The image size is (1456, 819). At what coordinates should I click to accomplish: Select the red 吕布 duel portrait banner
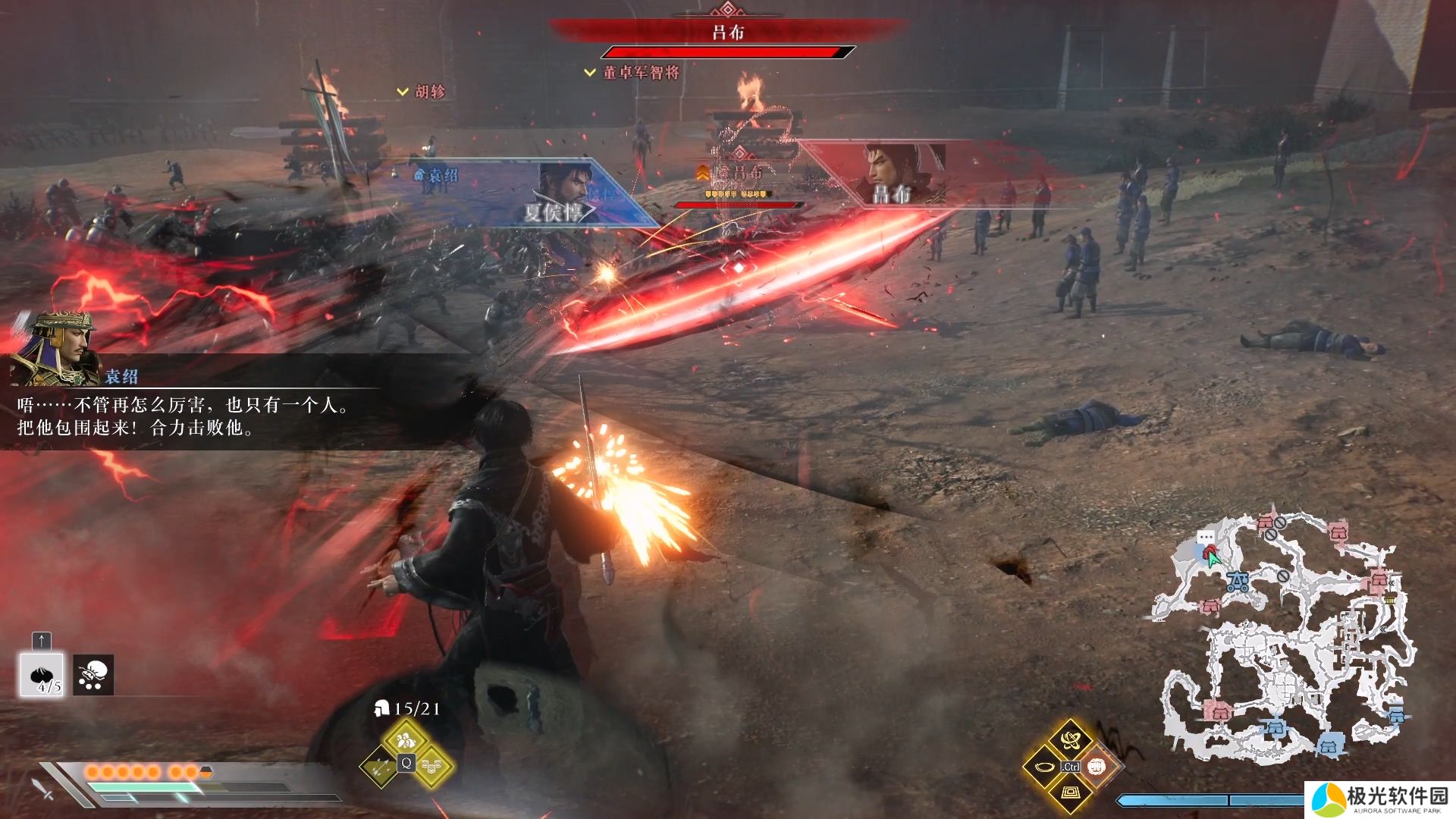[902, 174]
